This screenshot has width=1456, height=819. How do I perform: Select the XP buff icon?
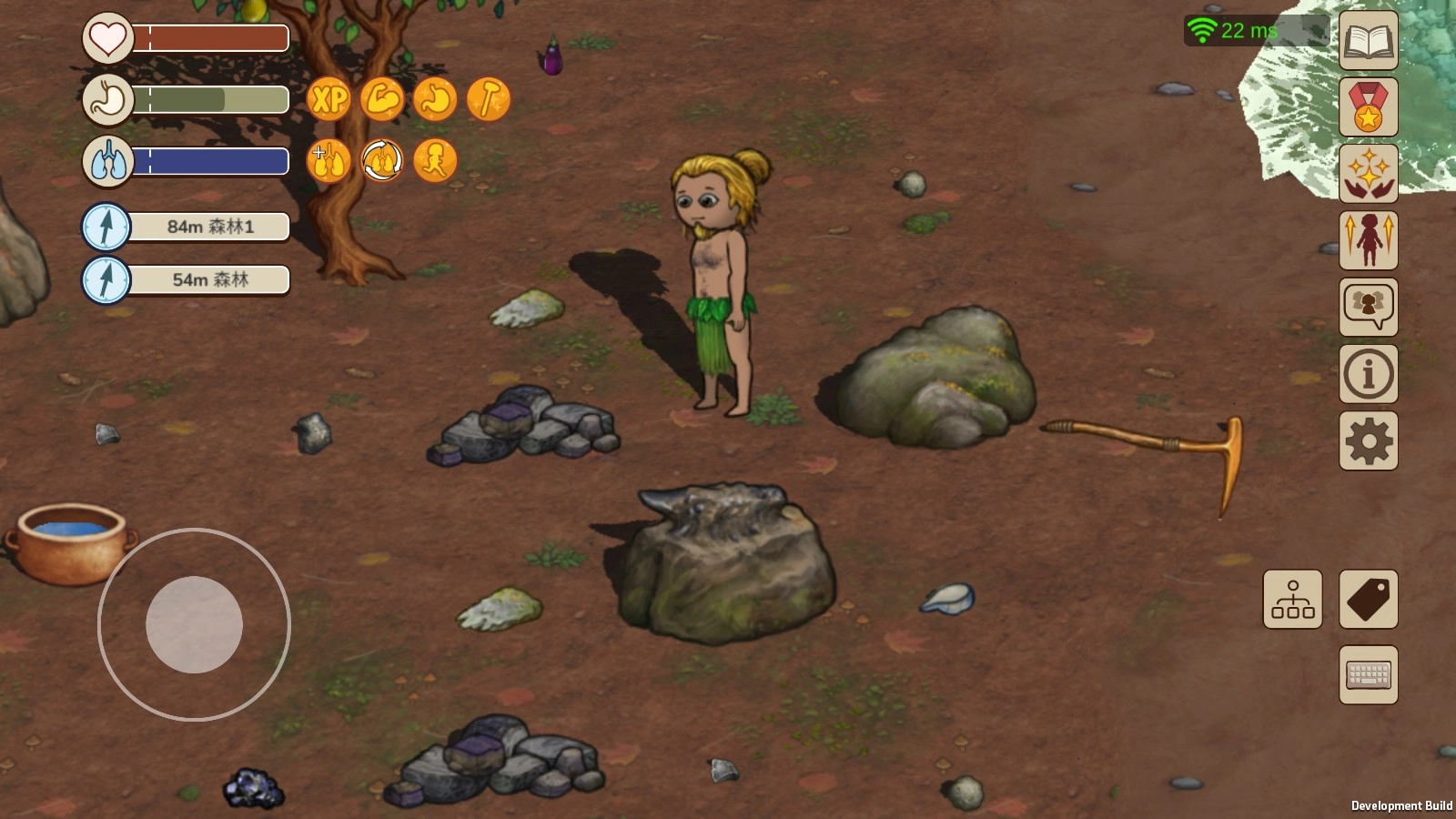pos(329,99)
